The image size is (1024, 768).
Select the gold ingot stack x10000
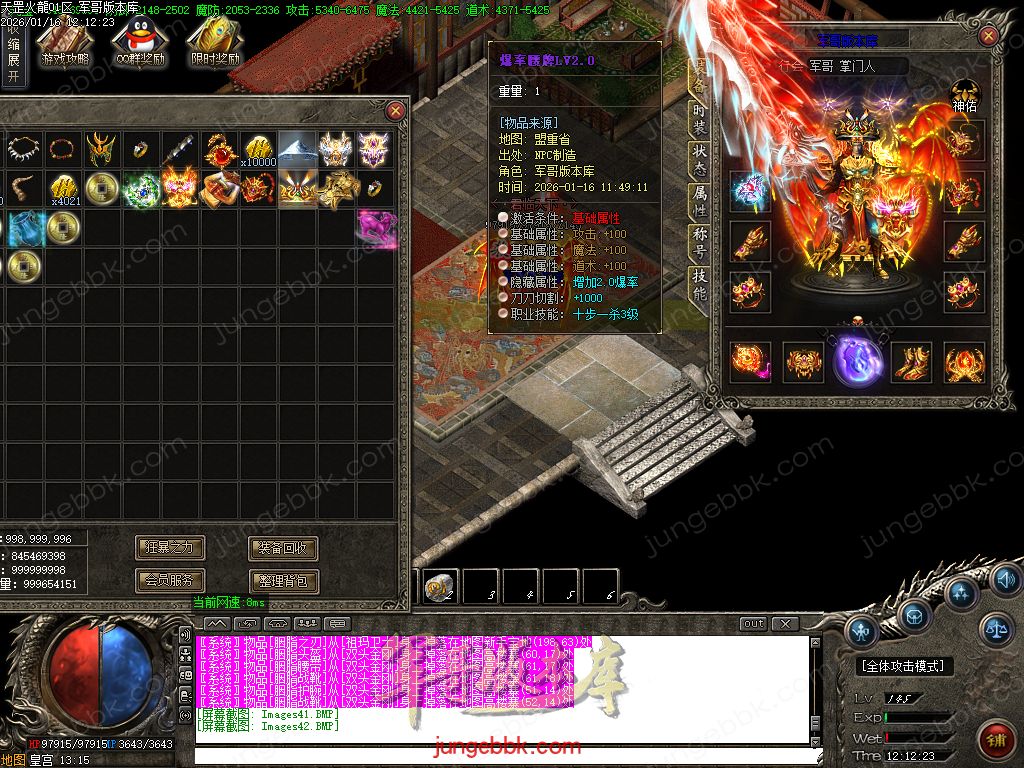tap(259, 150)
